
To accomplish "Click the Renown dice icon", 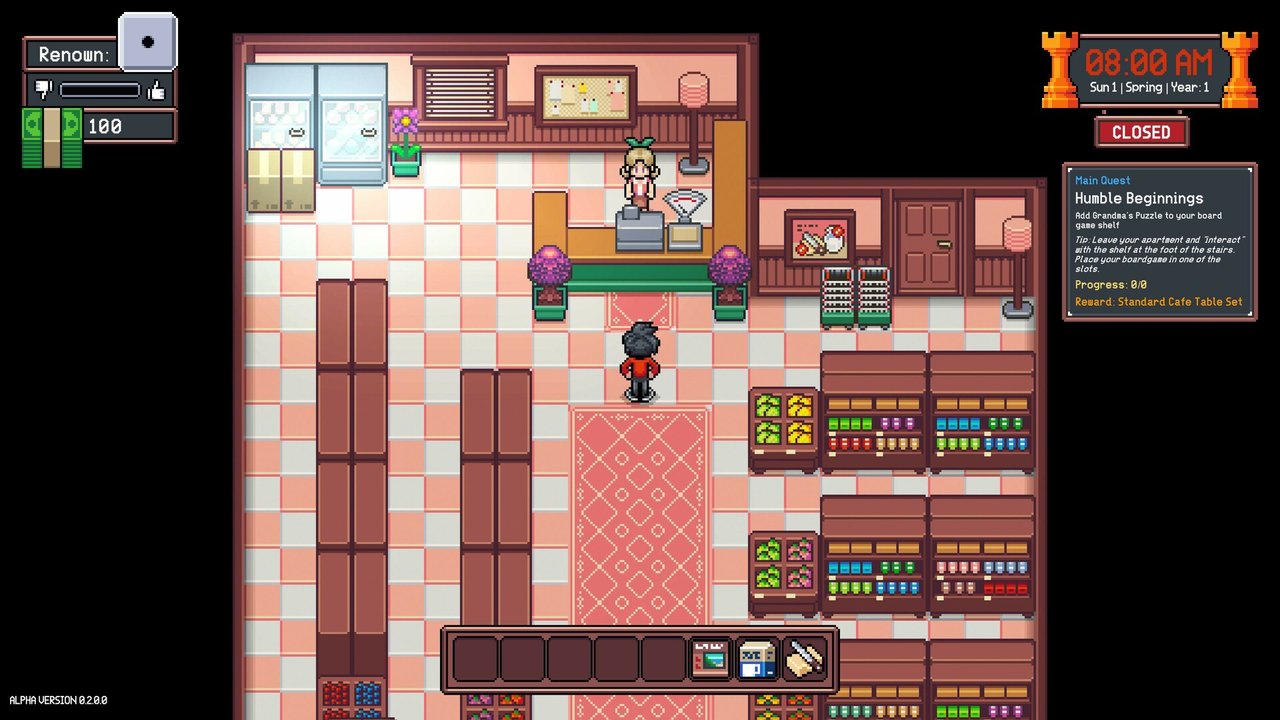I will click(x=148, y=42).
